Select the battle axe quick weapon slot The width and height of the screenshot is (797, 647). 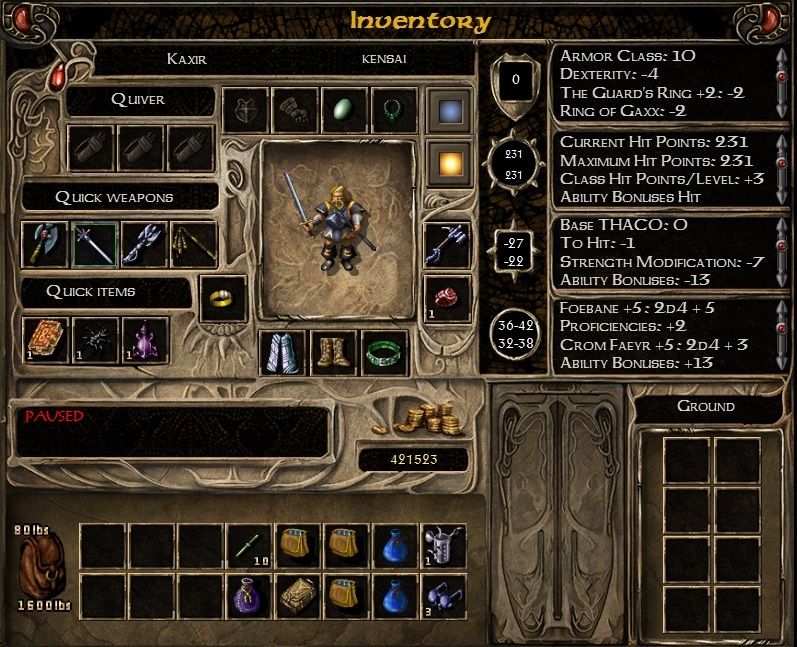coord(45,245)
